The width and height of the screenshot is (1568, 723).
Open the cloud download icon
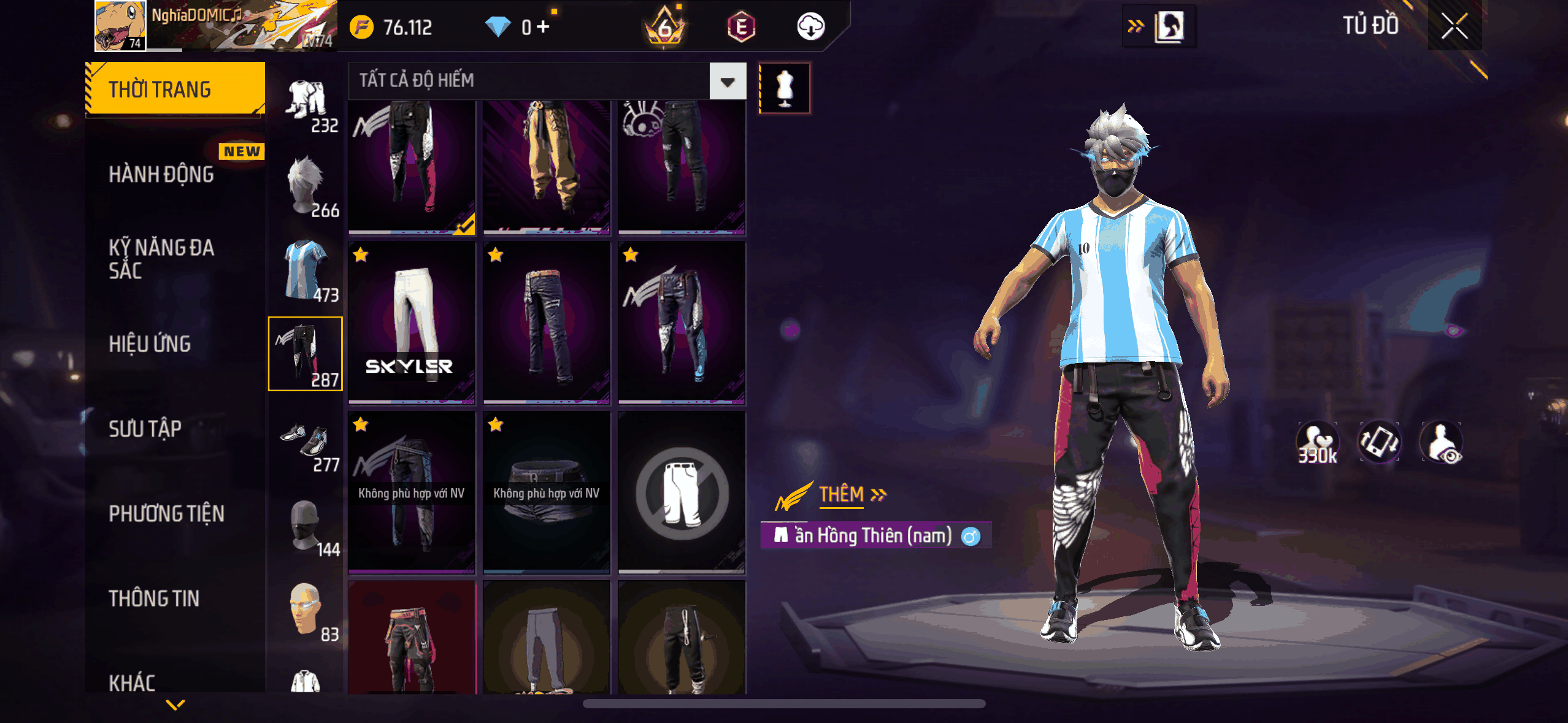point(810,27)
